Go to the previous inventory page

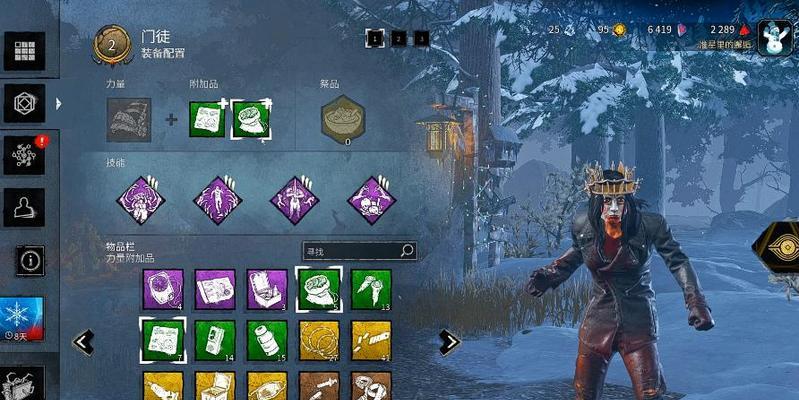click(x=84, y=342)
